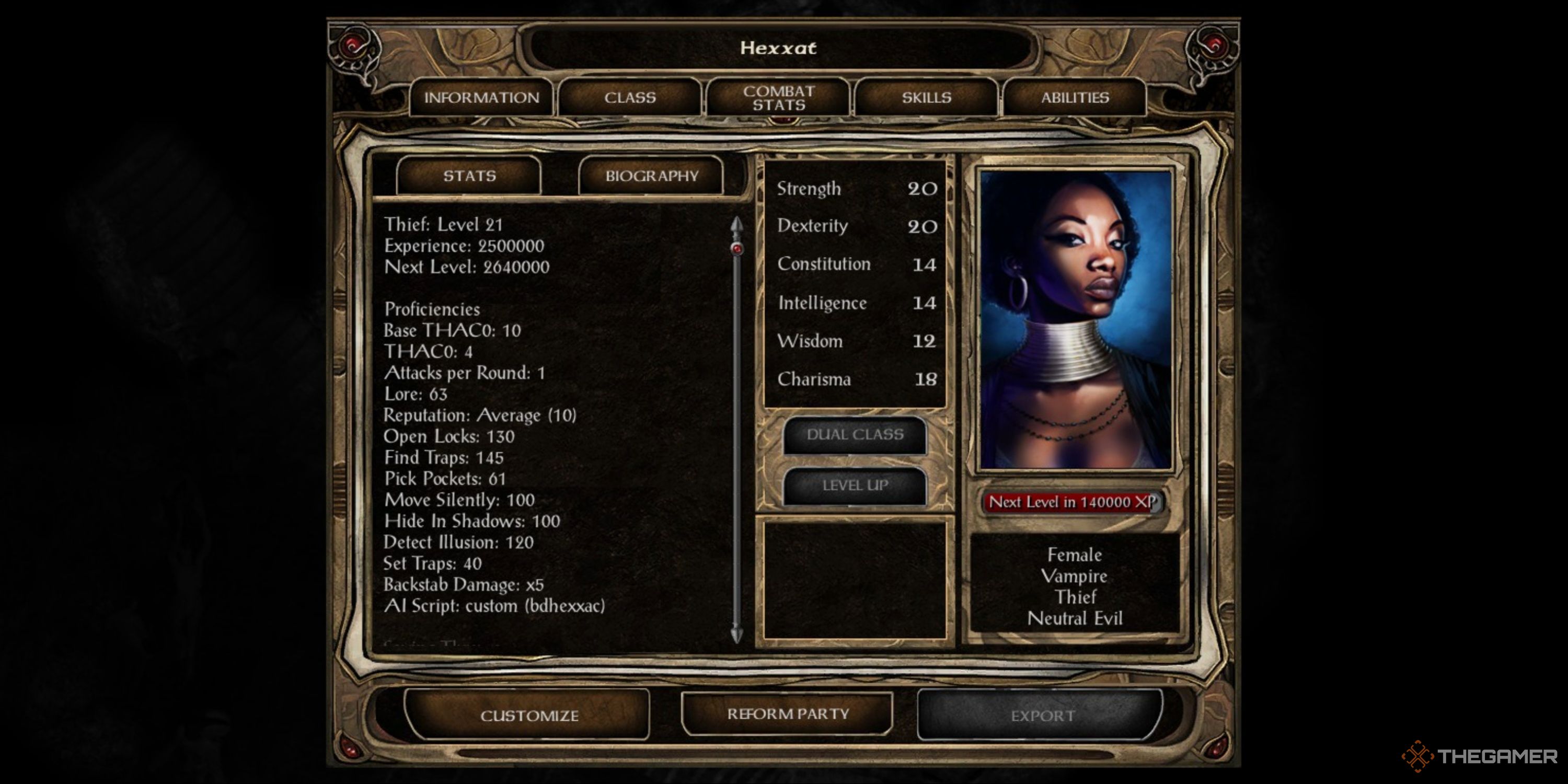Click the red scrollbar thumb gem

737,248
